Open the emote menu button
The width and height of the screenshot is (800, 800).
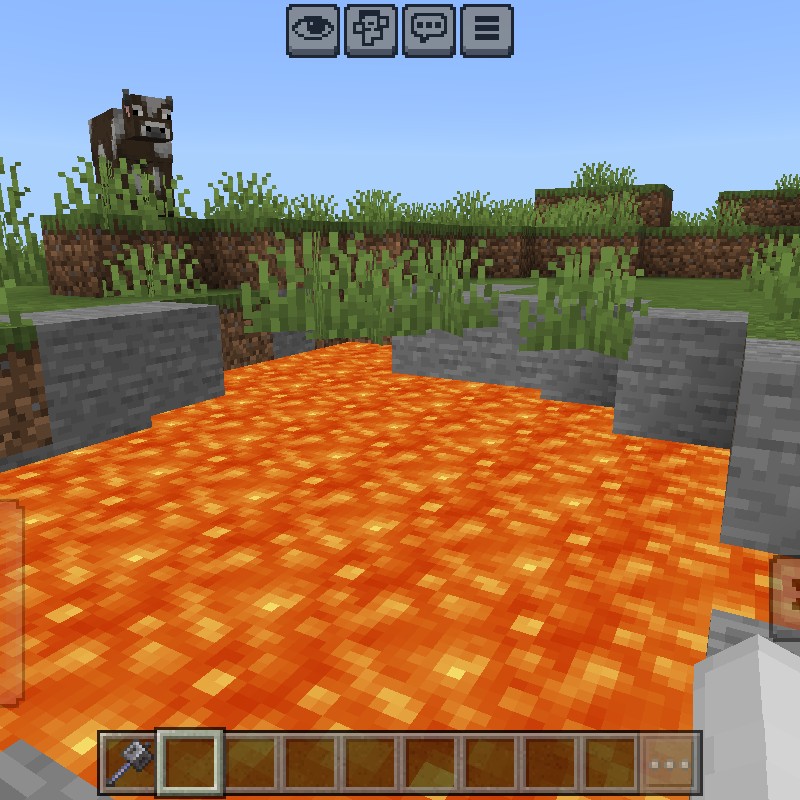click(x=371, y=28)
